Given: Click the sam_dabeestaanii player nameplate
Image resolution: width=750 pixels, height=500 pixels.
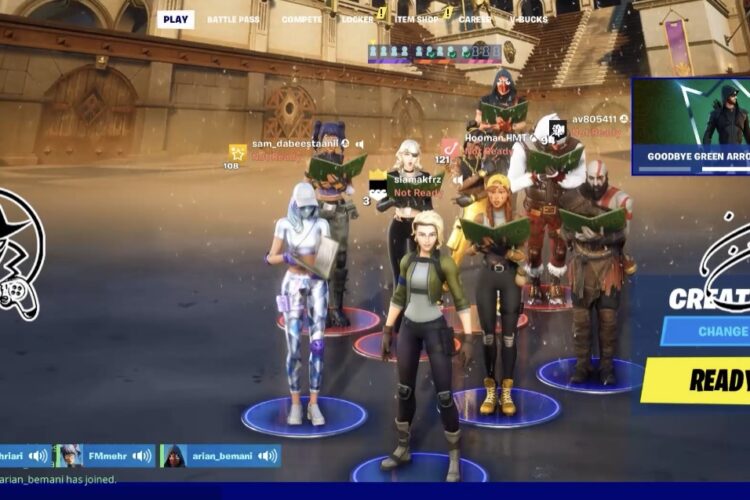Looking at the screenshot, I should pyautogui.click(x=294, y=144).
